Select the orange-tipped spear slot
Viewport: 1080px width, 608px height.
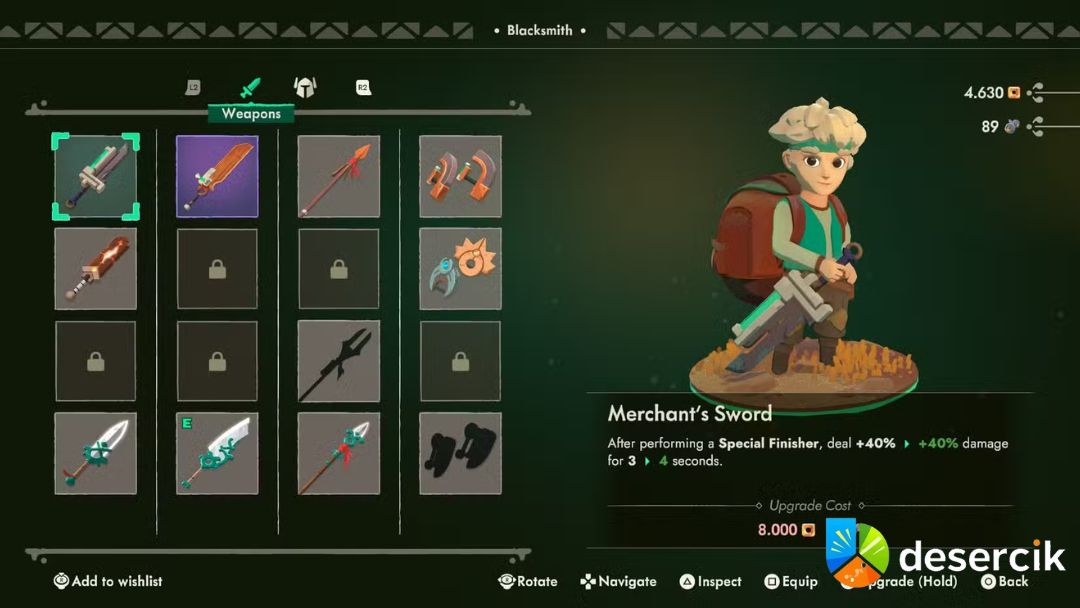(339, 177)
